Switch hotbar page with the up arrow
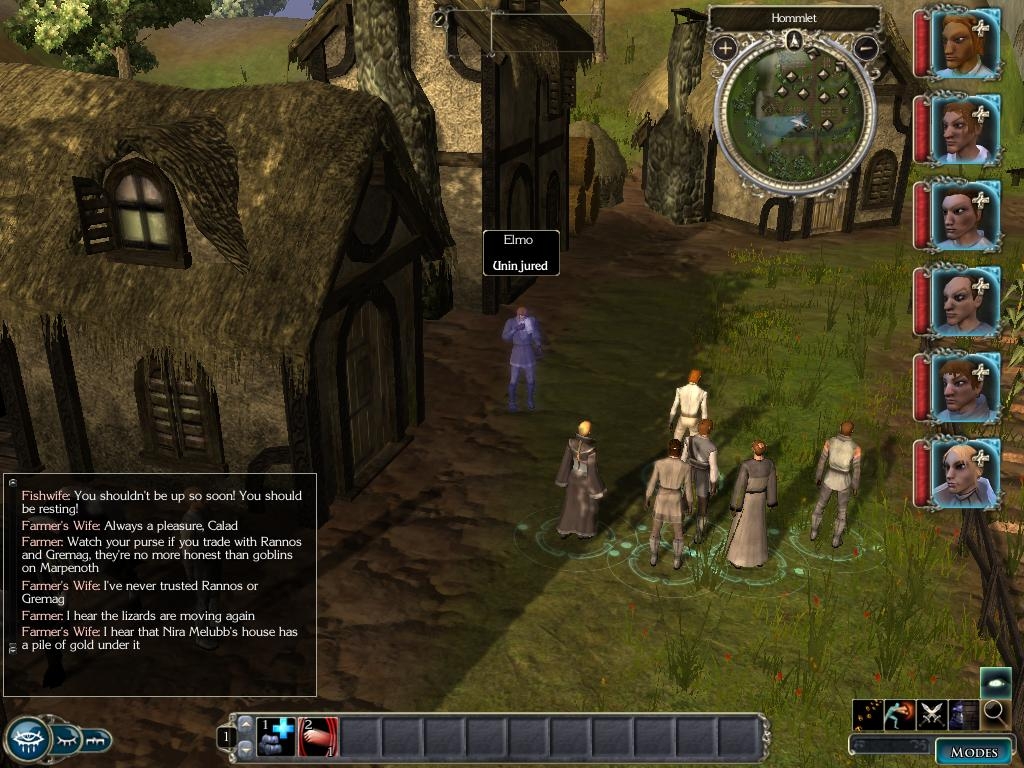This screenshot has height=768, width=1024. click(x=244, y=724)
